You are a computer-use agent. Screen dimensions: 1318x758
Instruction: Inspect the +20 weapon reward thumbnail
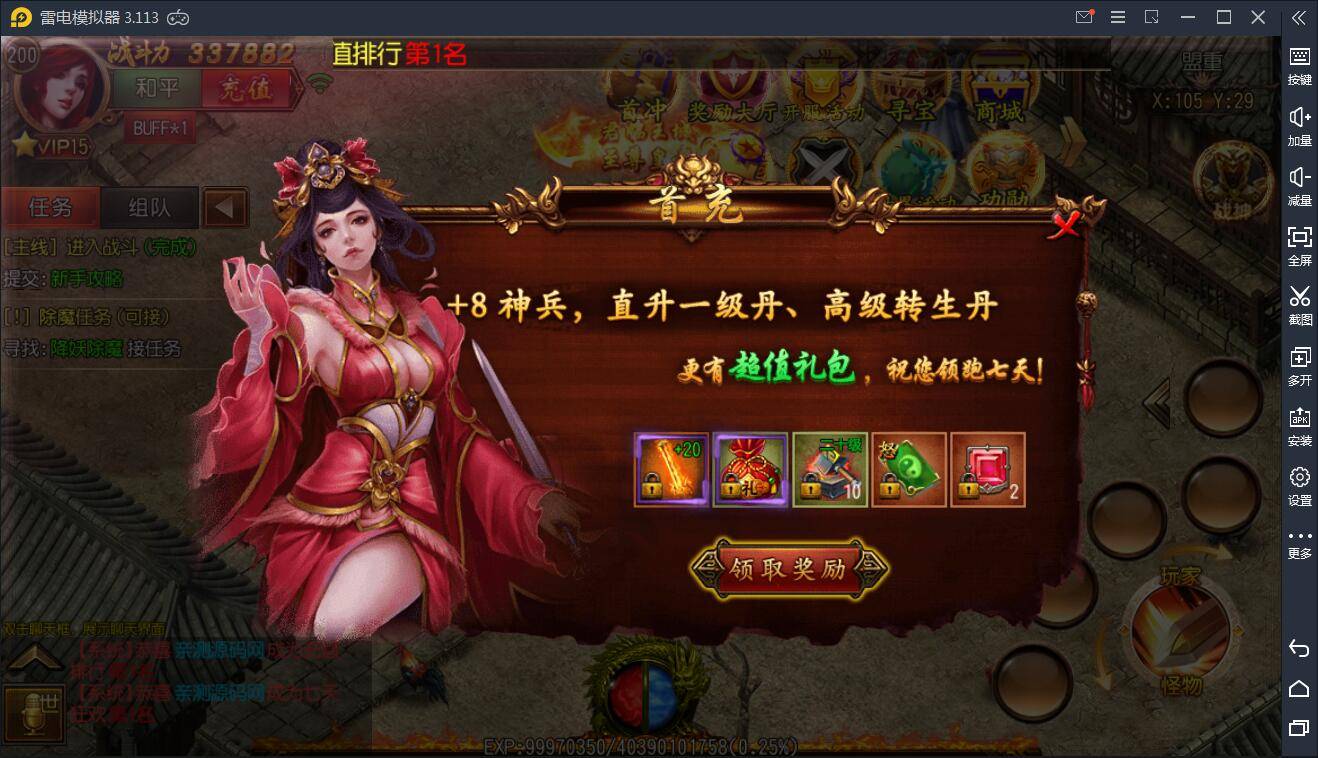pos(671,469)
